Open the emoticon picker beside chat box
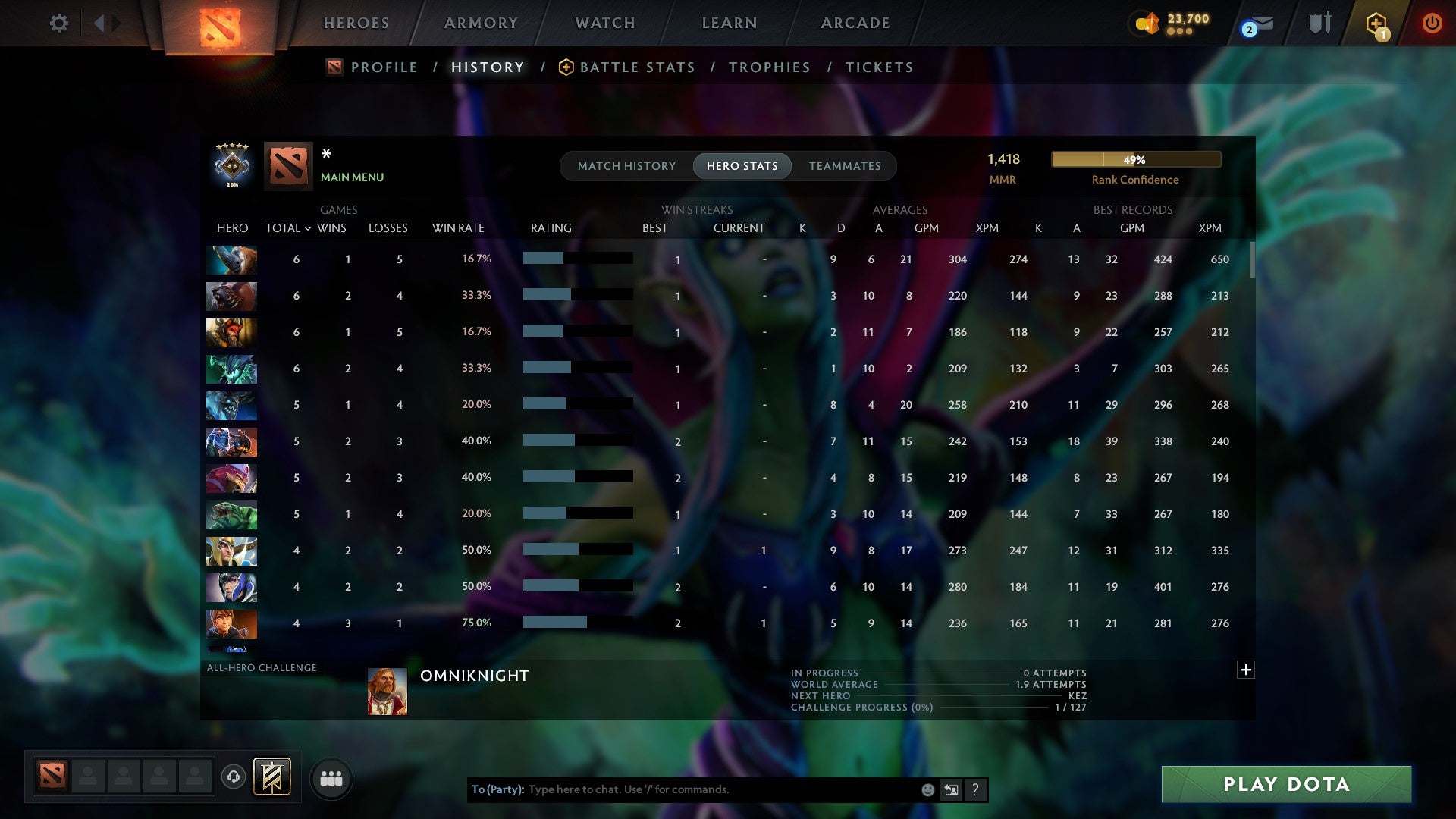The height and width of the screenshot is (819, 1456). [x=928, y=789]
